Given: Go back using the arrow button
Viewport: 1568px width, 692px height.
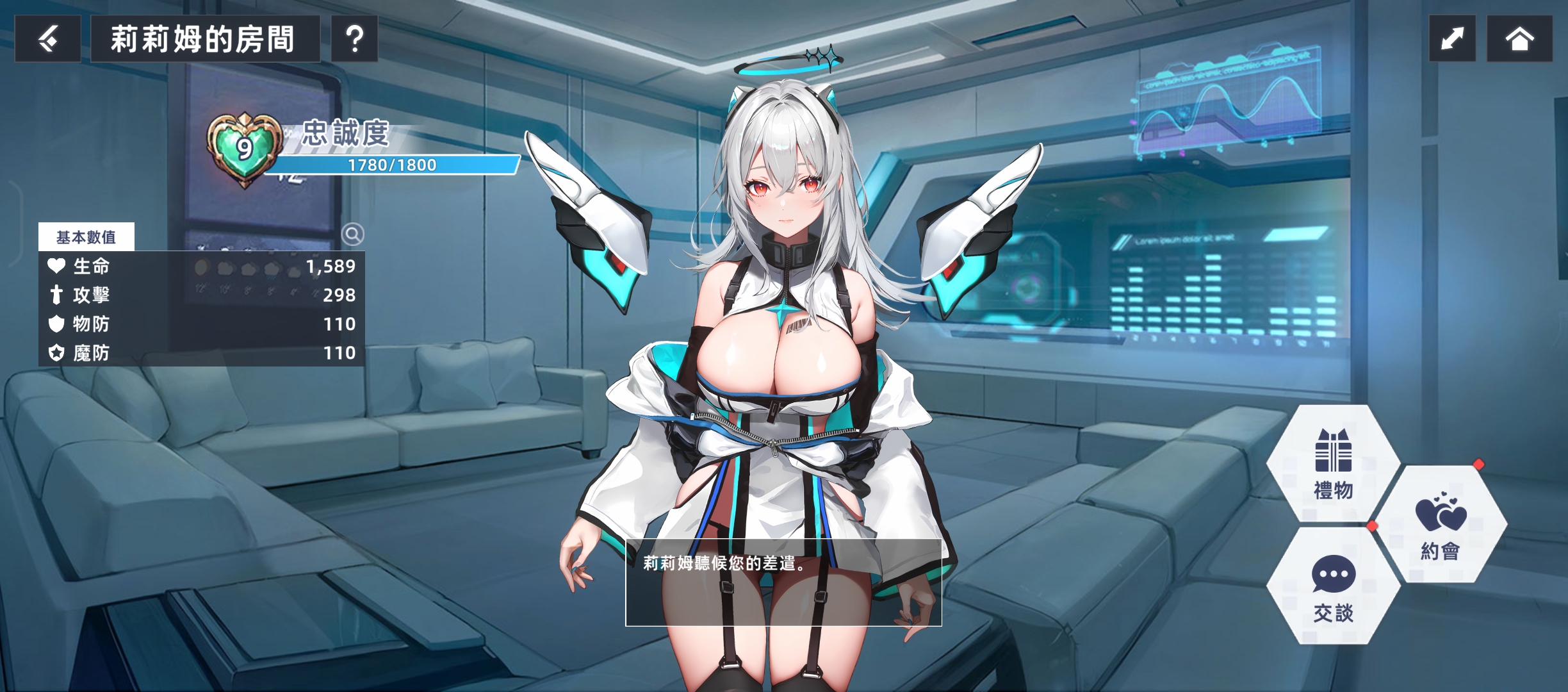Looking at the screenshot, I should click(48, 39).
